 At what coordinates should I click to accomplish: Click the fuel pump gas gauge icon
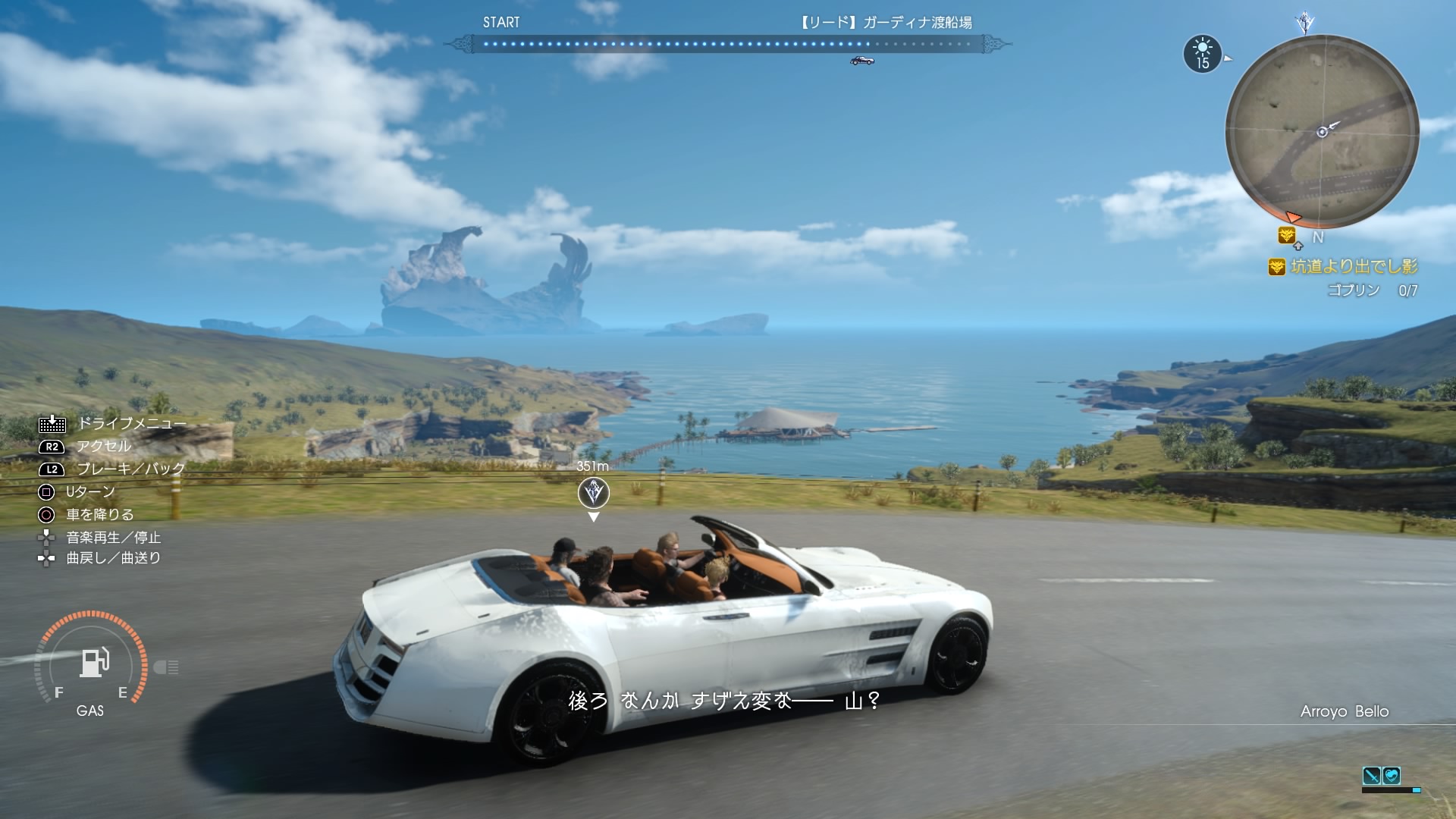point(95,662)
